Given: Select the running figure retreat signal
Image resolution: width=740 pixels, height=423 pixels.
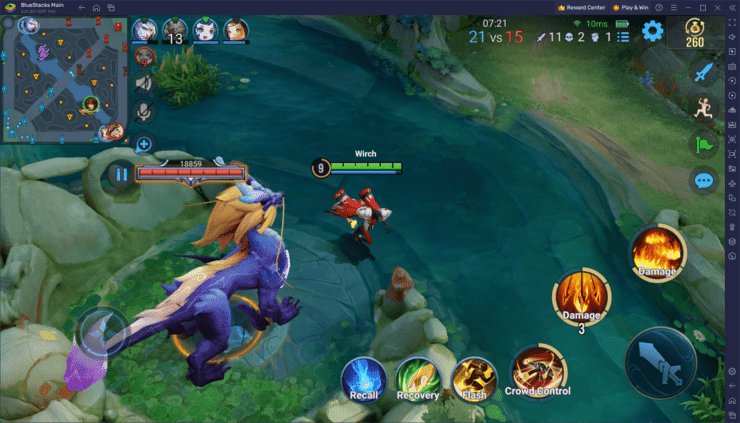Looking at the screenshot, I should [704, 108].
